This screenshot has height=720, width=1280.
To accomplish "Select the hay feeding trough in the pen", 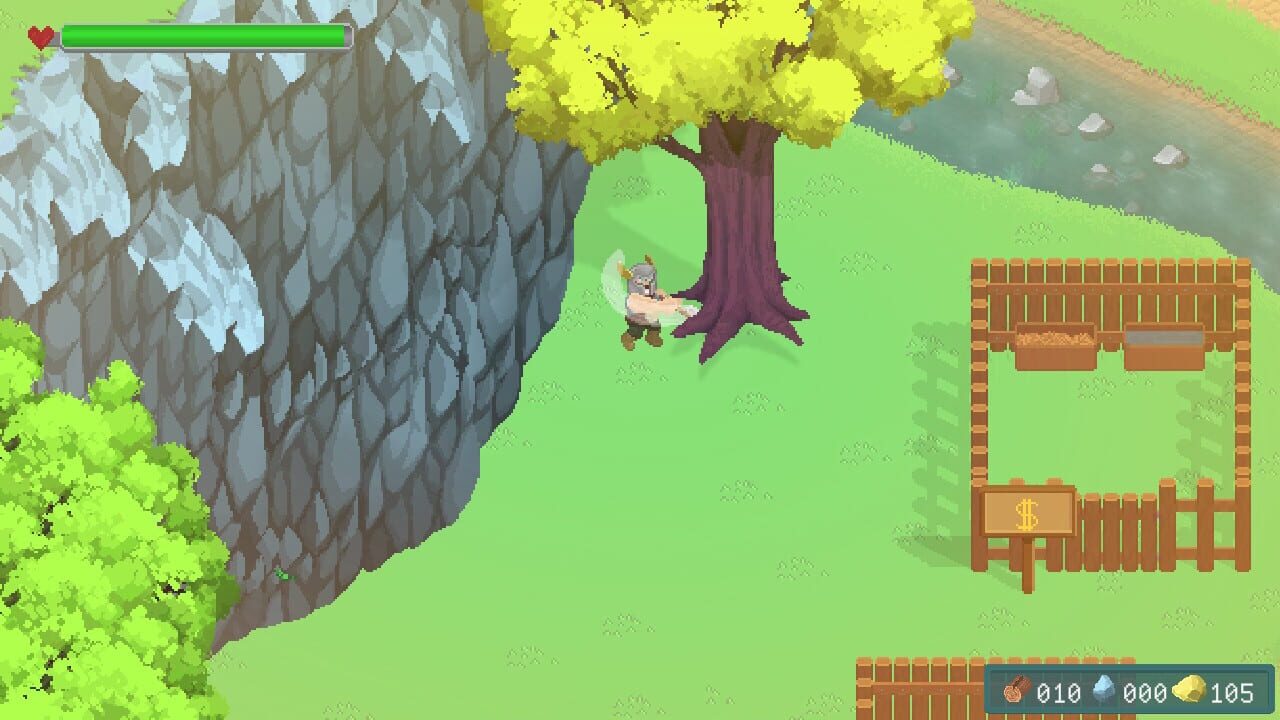I will 1056,343.
